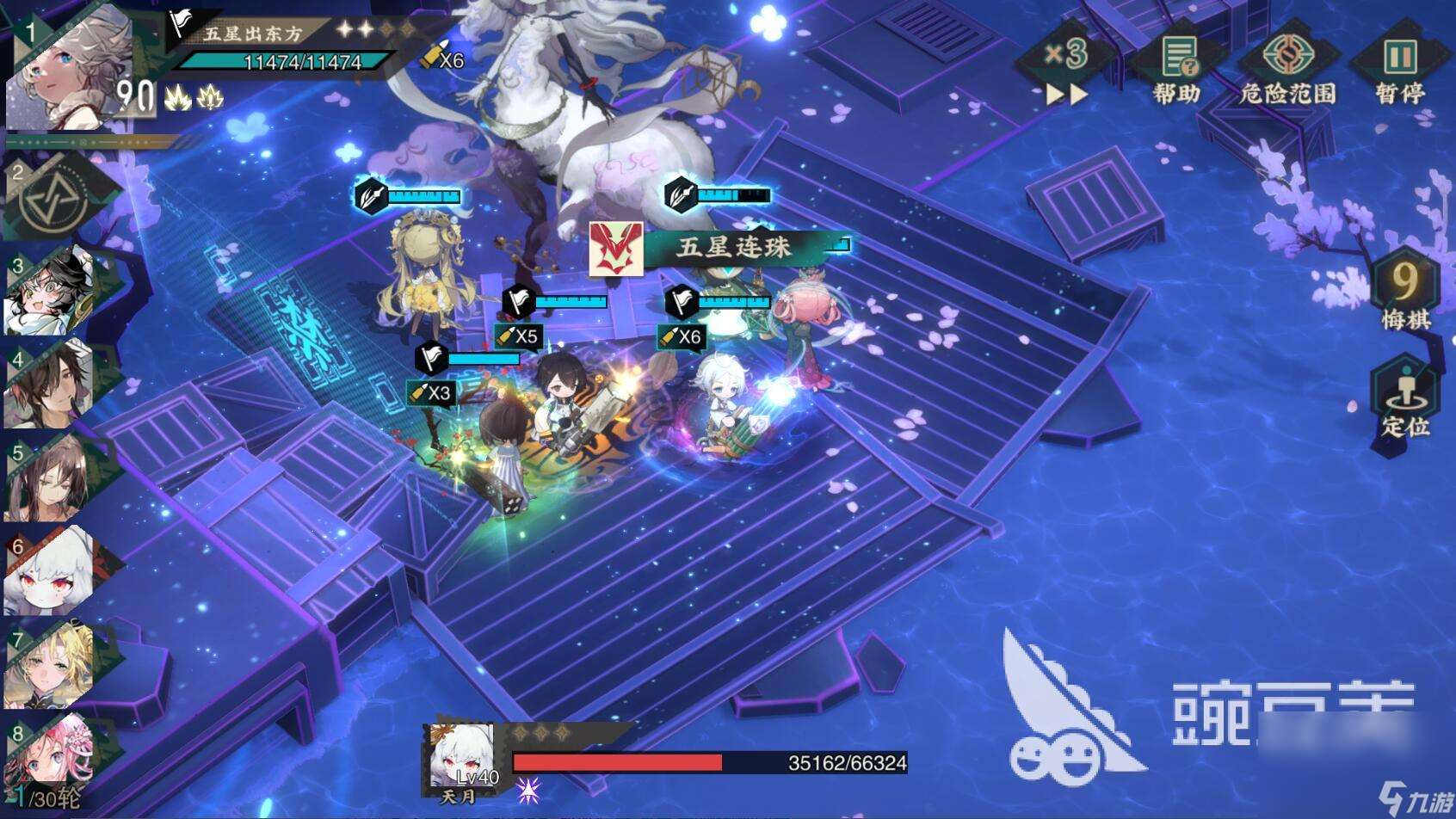Show the 危险范围 danger range
This screenshot has height=819, width=1456.
[x=1287, y=69]
